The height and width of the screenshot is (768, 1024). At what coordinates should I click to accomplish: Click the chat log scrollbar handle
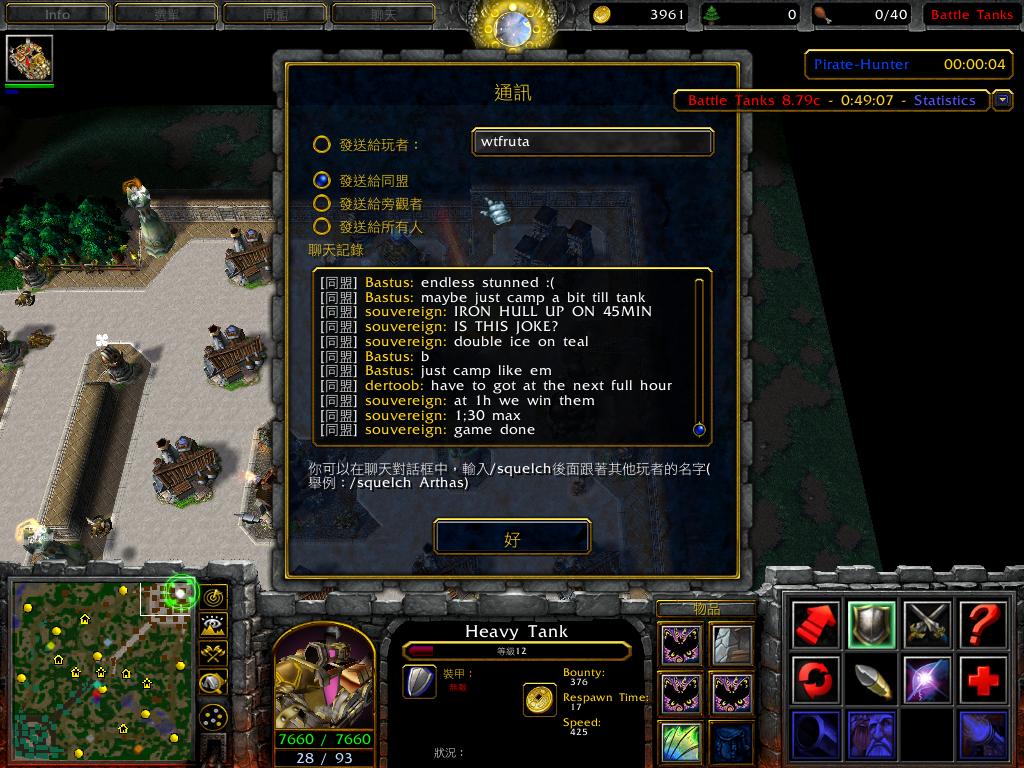pos(699,430)
